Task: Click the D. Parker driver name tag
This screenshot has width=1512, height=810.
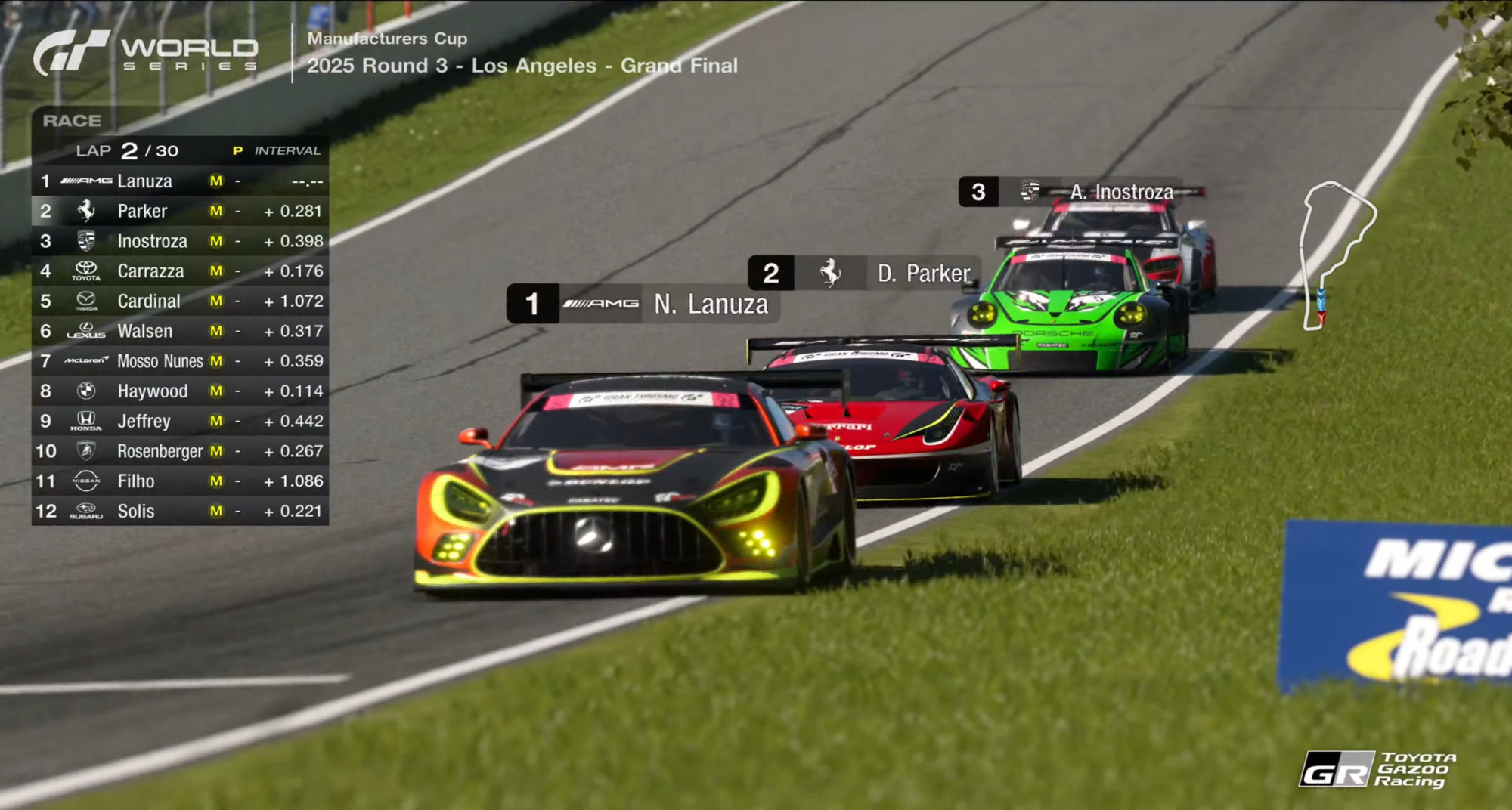Action: tap(863, 273)
